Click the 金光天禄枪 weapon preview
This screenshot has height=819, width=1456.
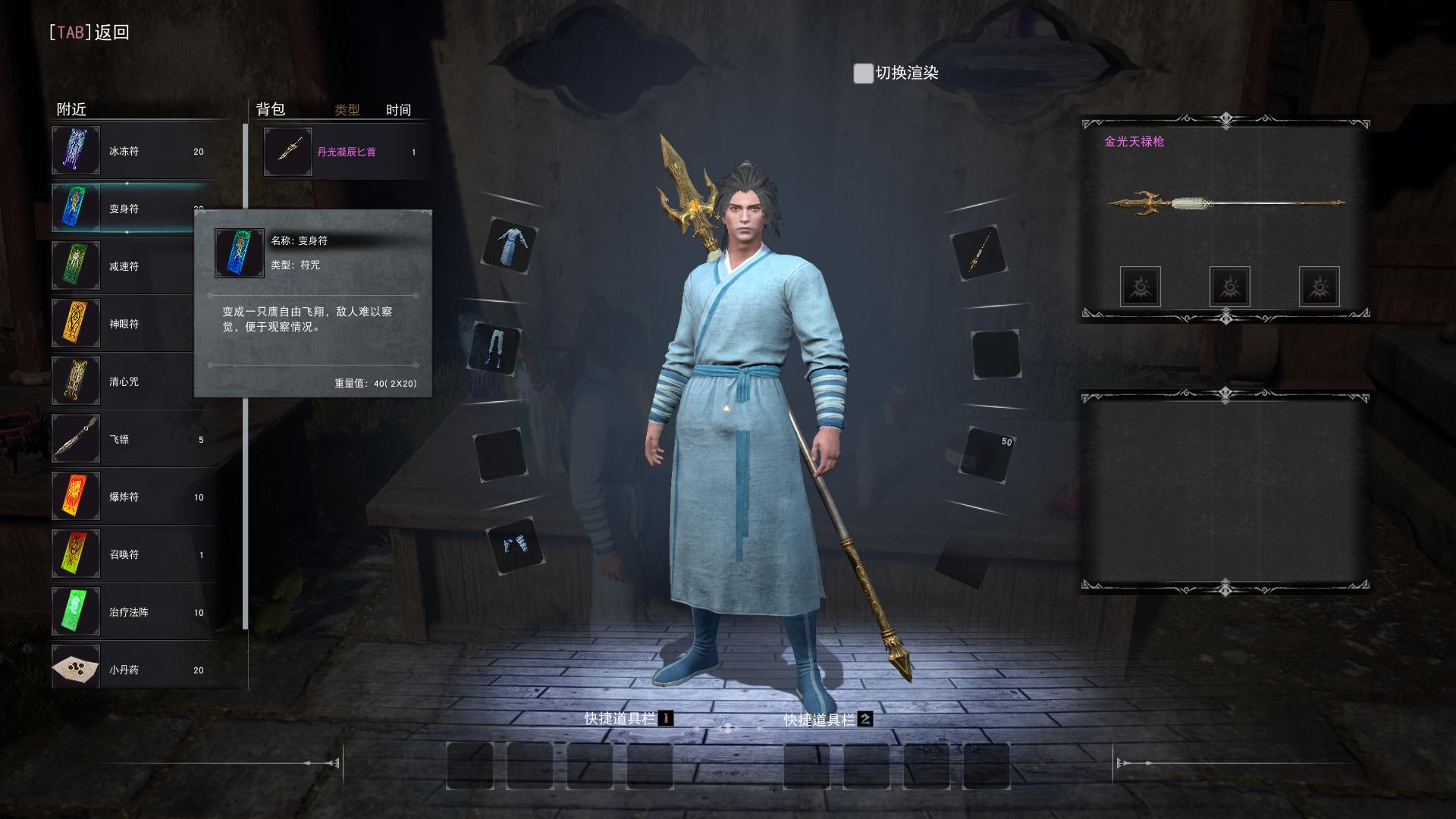click(1225, 203)
